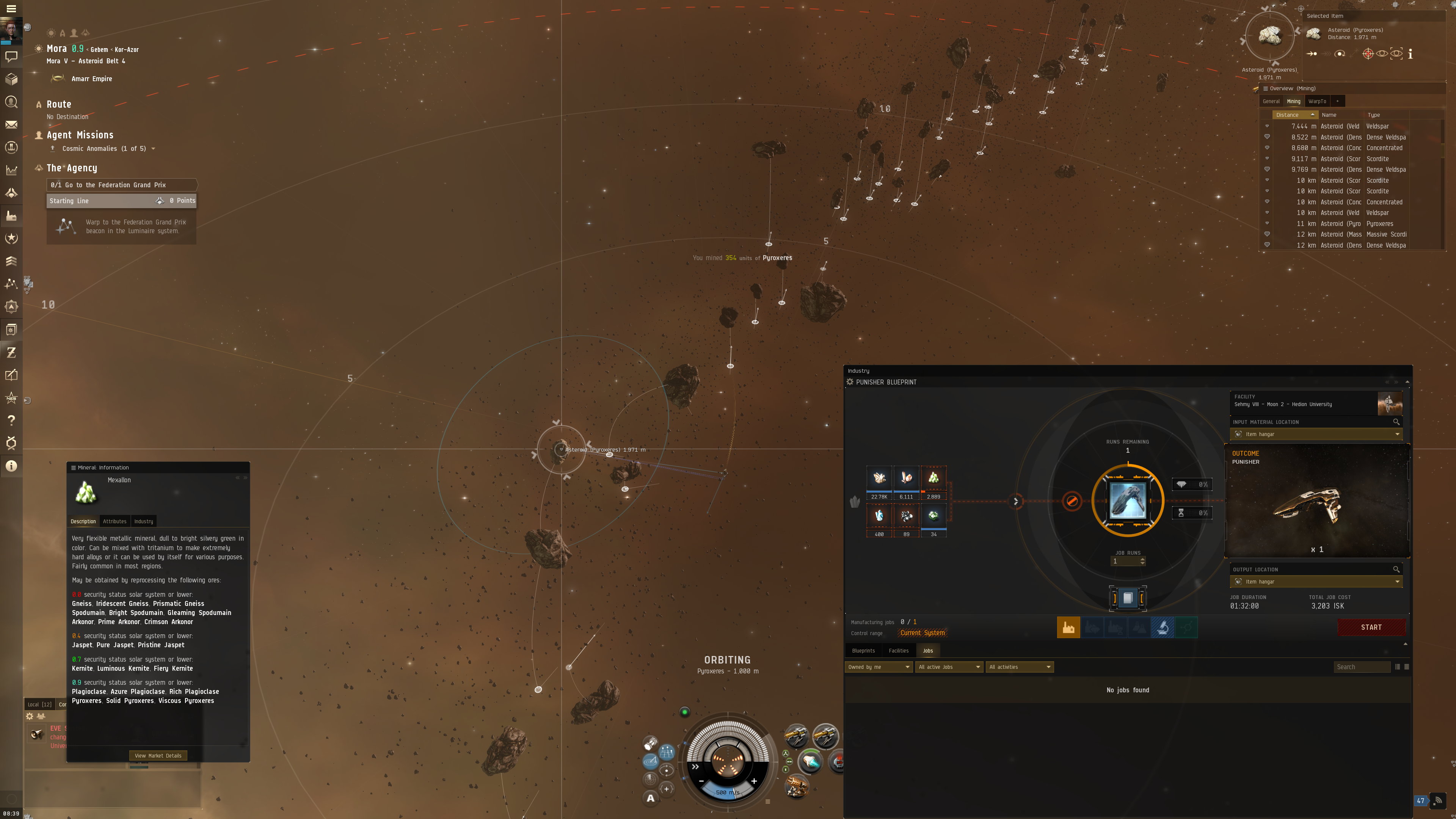Switch to the Blueprints tab in Industry
The height and width of the screenshot is (819, 1456).
[x=863, y=651]
